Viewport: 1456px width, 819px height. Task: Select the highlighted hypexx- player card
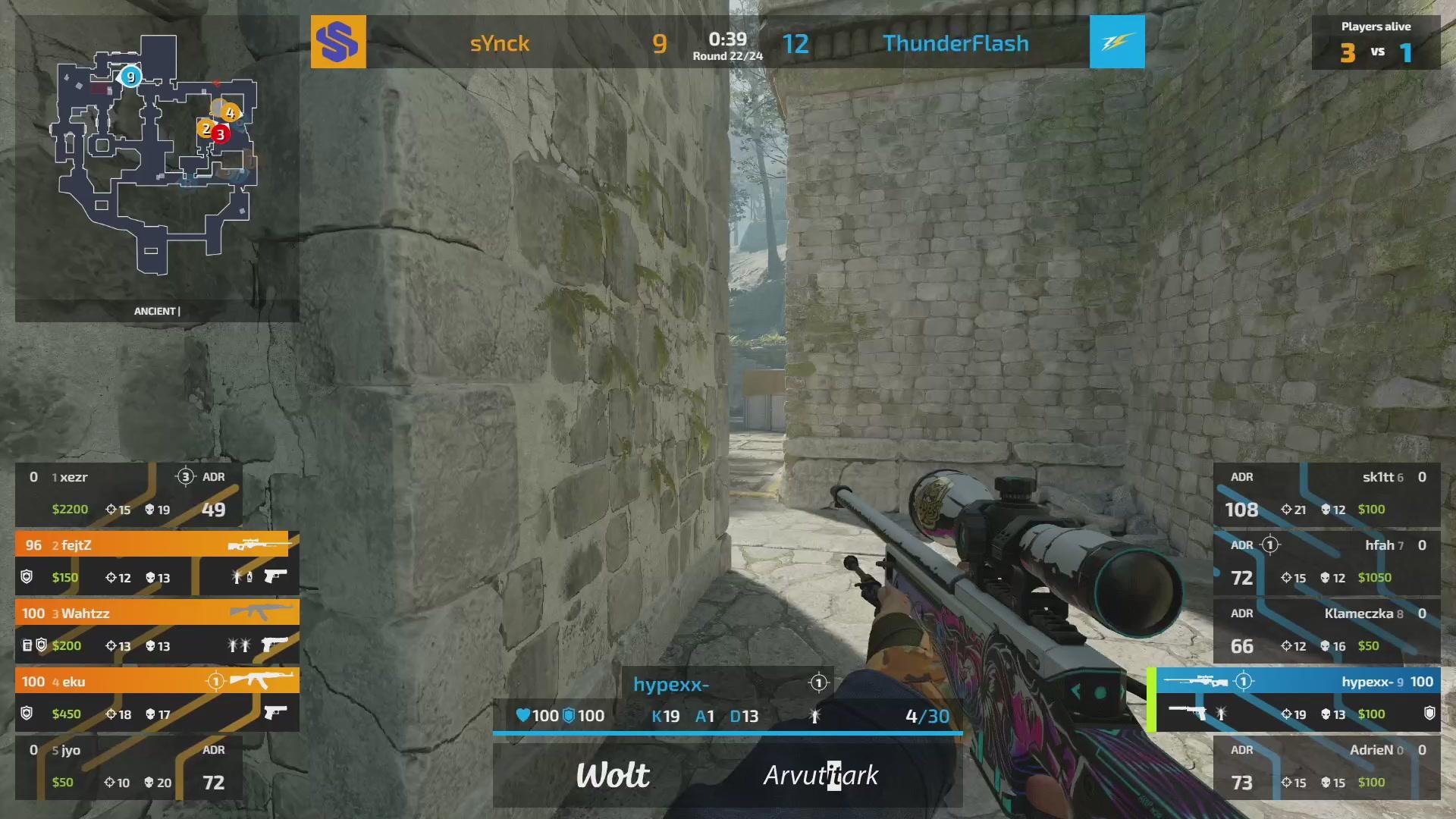[1297, 698]
